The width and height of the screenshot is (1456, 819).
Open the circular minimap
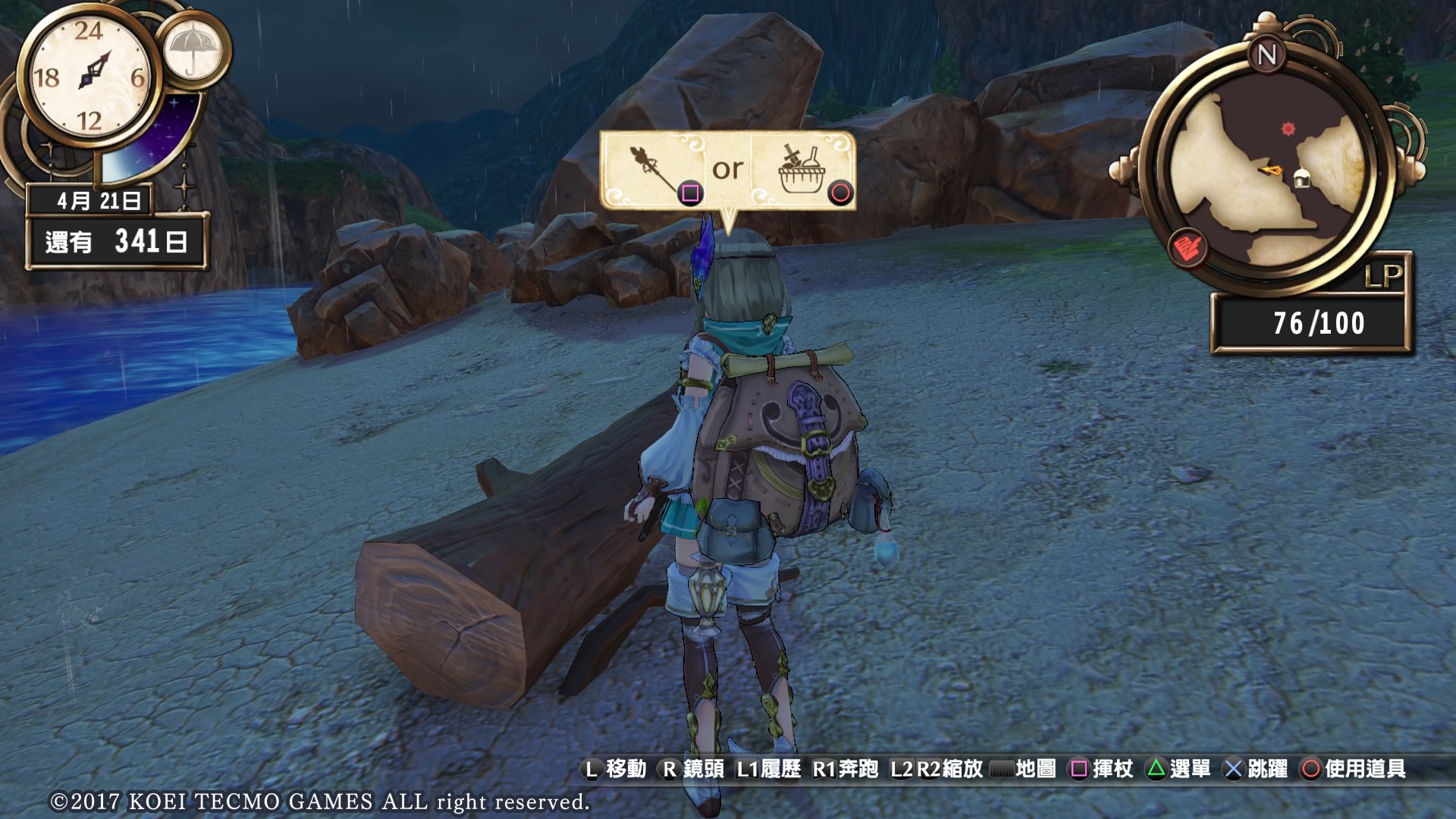click(x=1266, y=171)
